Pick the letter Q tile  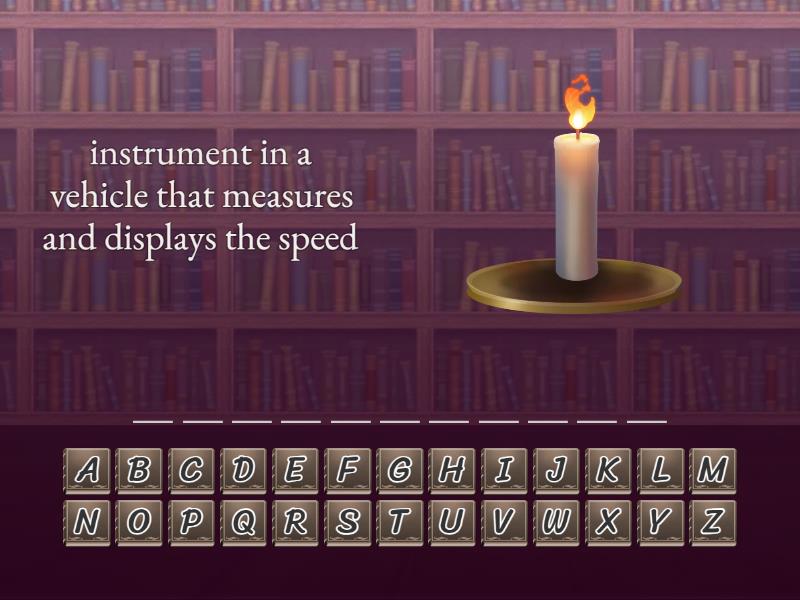[243, 522]
